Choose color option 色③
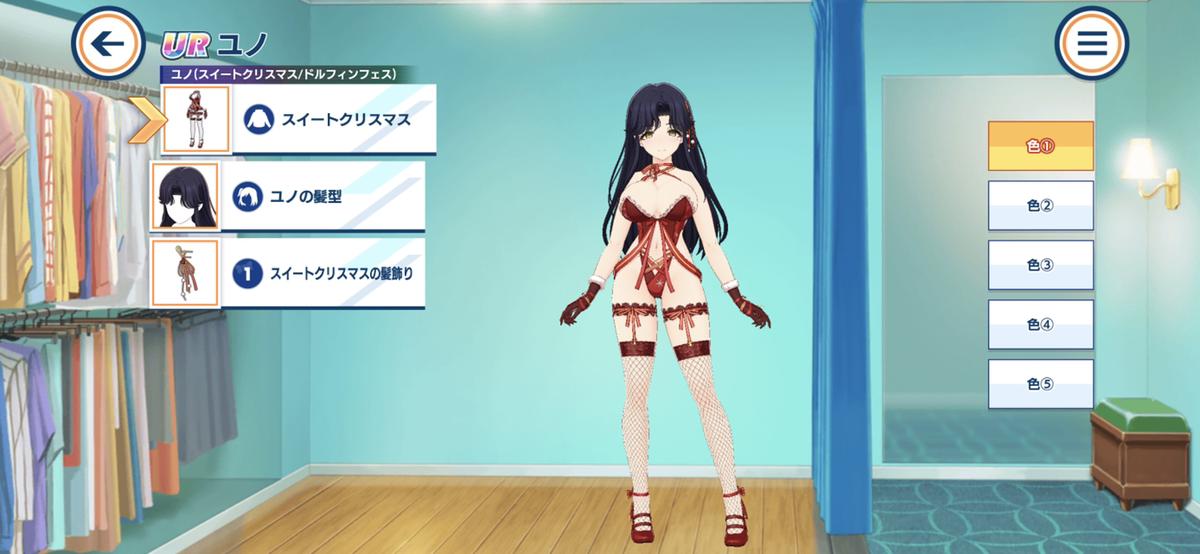Image resolution: width=1200 pixels, height=554 pixels. (1040, 265)
